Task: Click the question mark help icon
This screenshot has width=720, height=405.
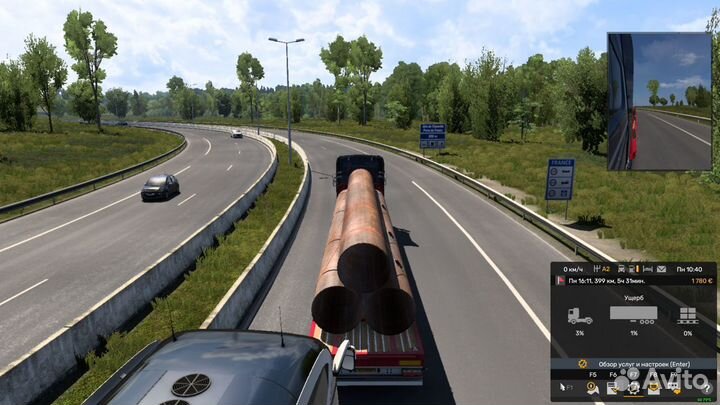Action: (x=706, y=388)
